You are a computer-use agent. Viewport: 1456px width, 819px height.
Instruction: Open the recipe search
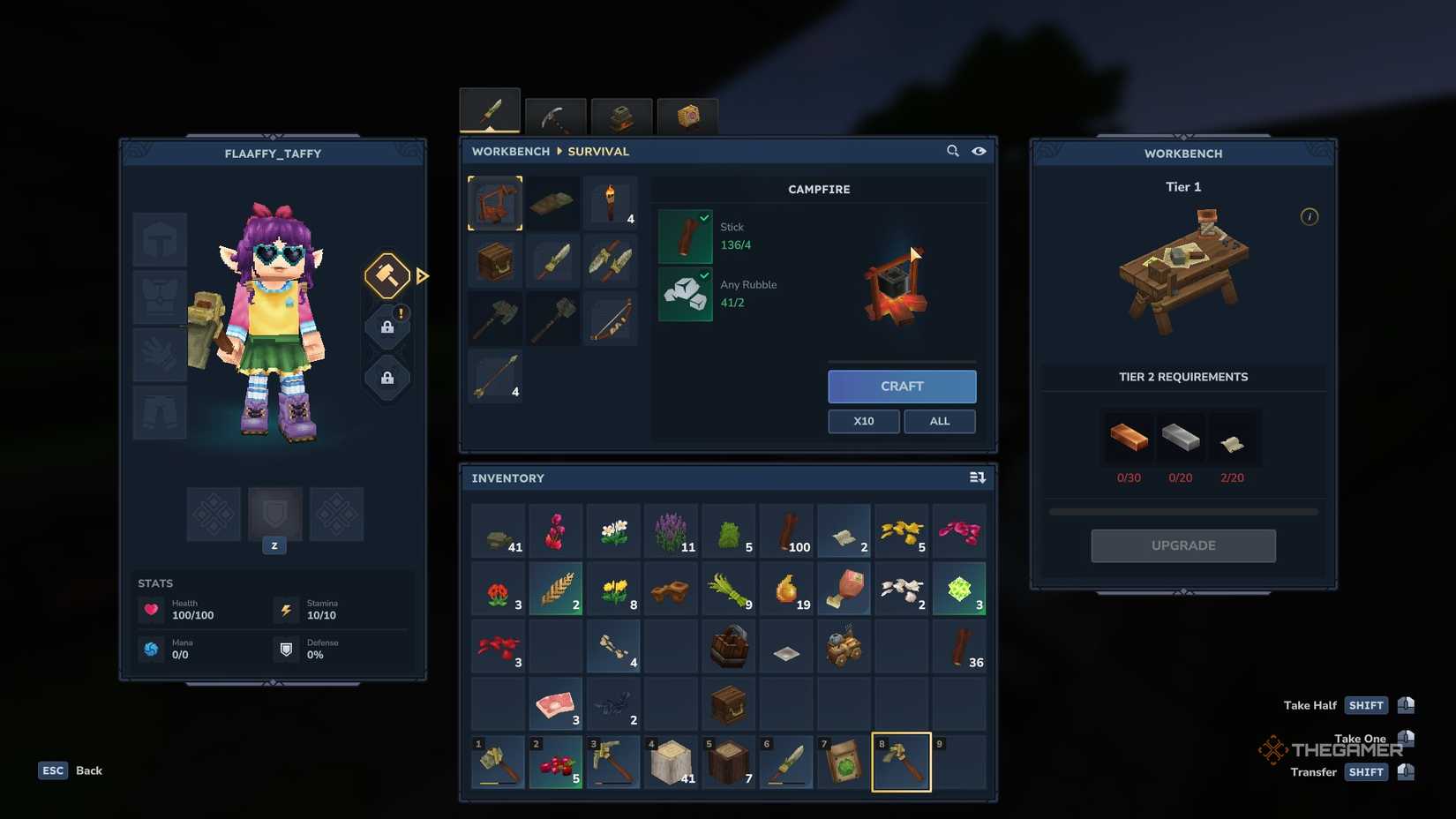click(953, 151)
